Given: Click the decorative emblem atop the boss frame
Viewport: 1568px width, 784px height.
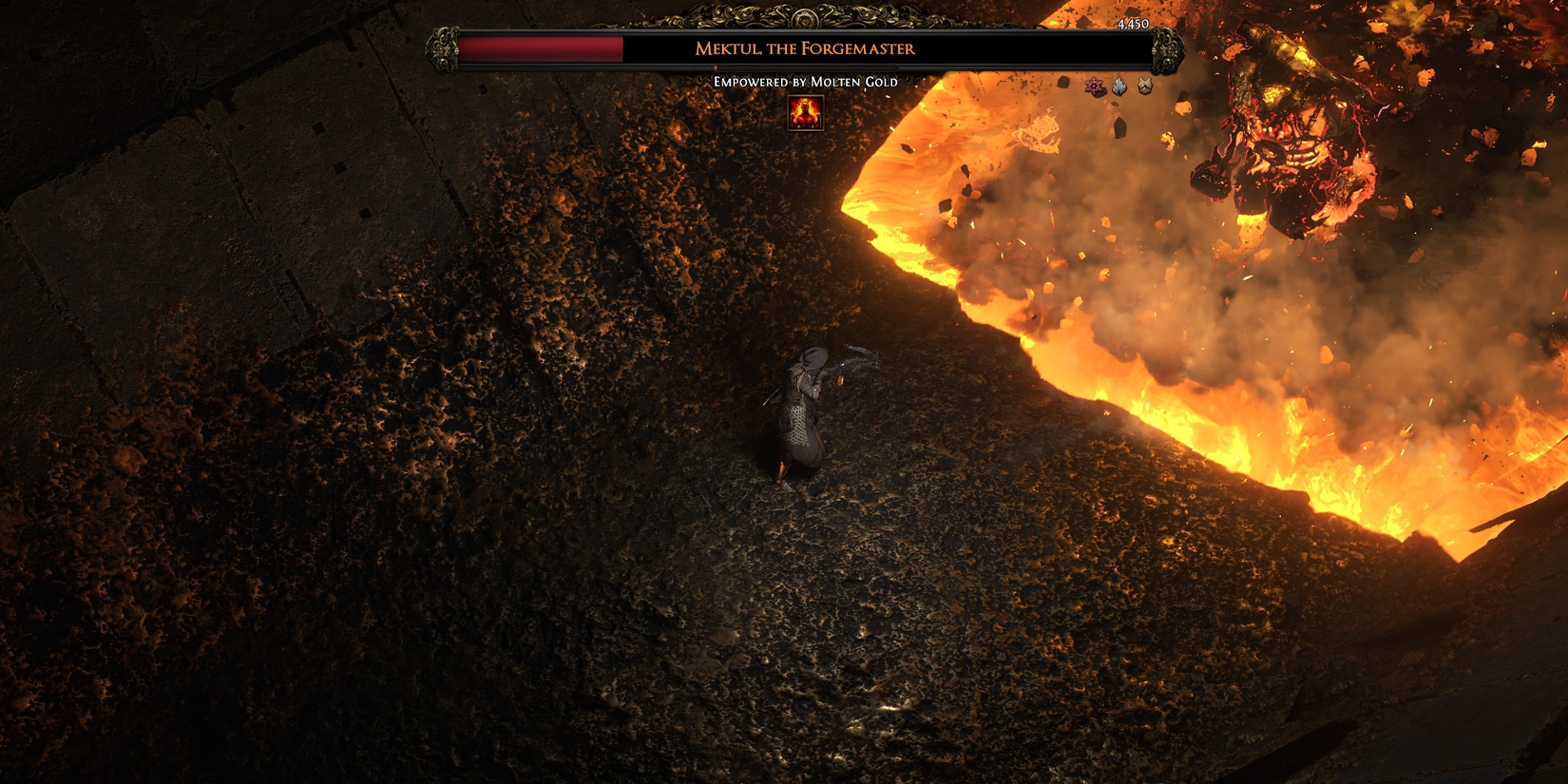Looking at the screenshot, I should click(x=807, y=16).
